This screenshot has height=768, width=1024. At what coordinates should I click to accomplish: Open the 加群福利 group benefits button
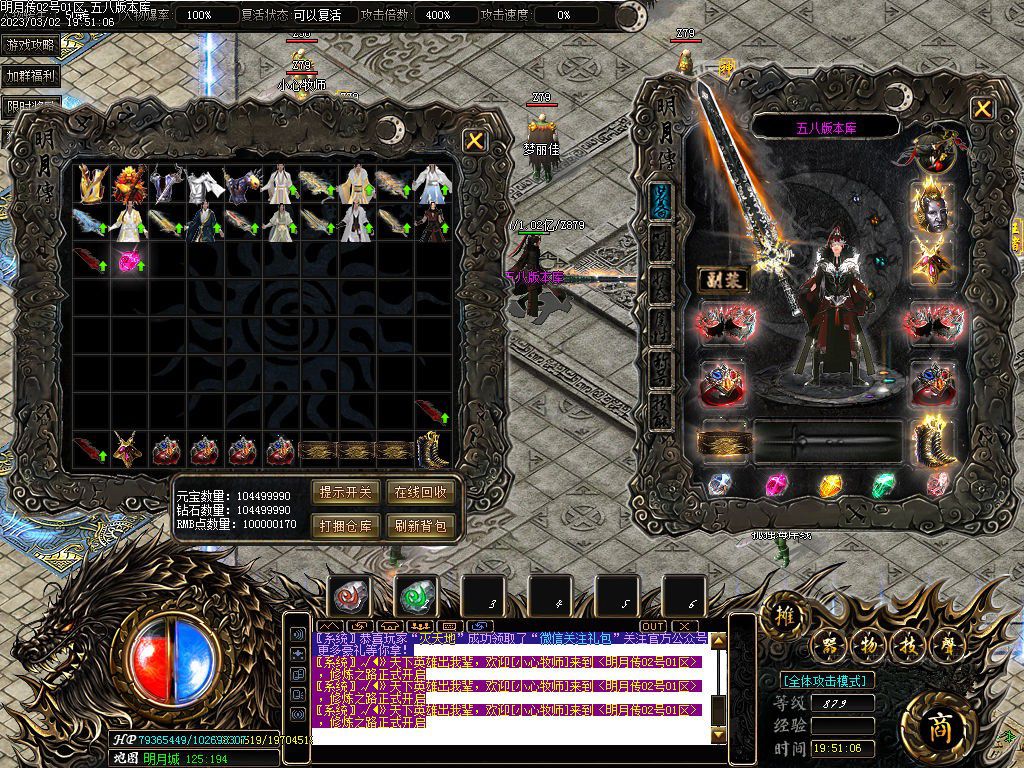(x=30, y=76)
